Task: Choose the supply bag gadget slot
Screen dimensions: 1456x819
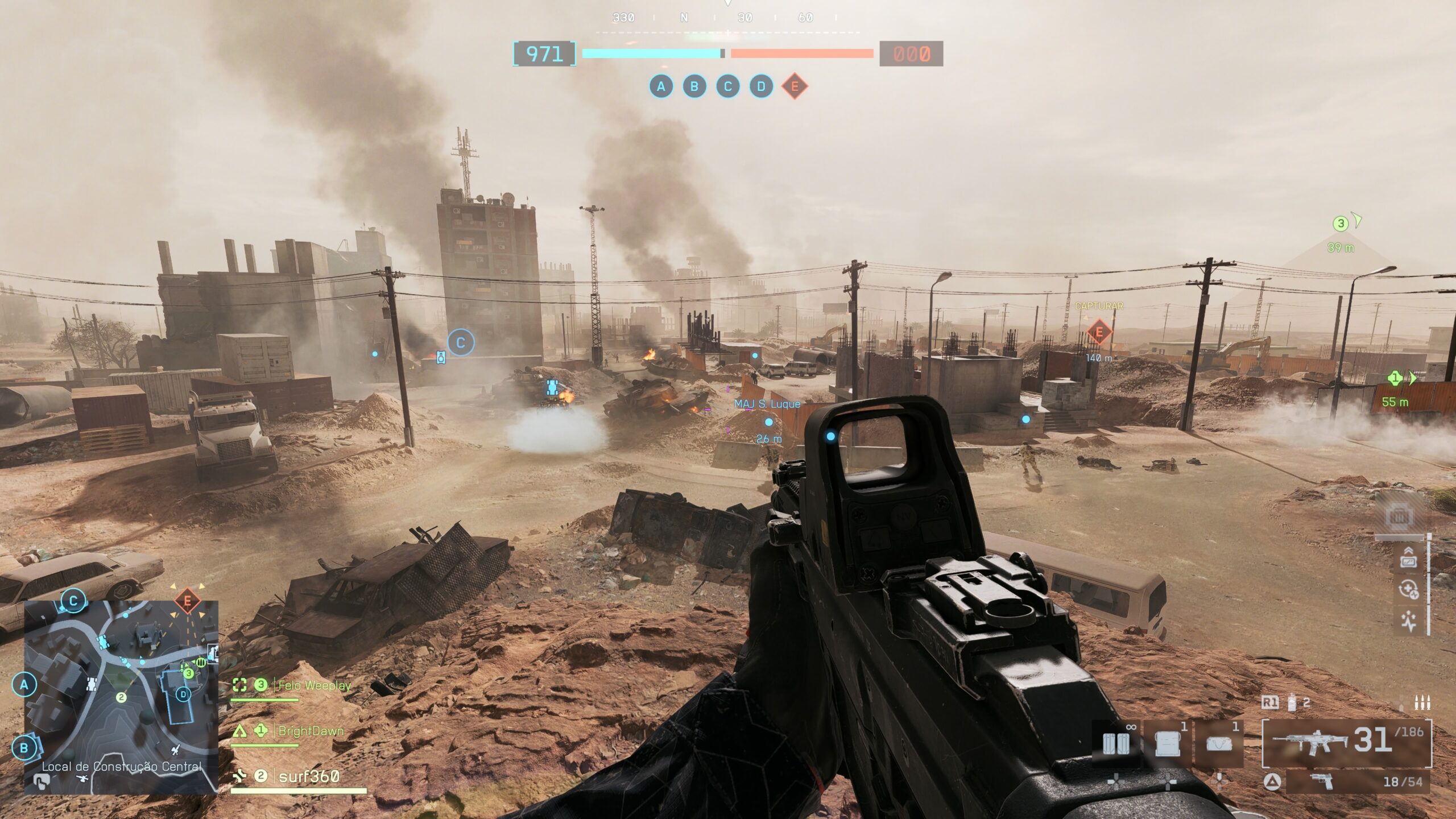Action: (1218, 743)
